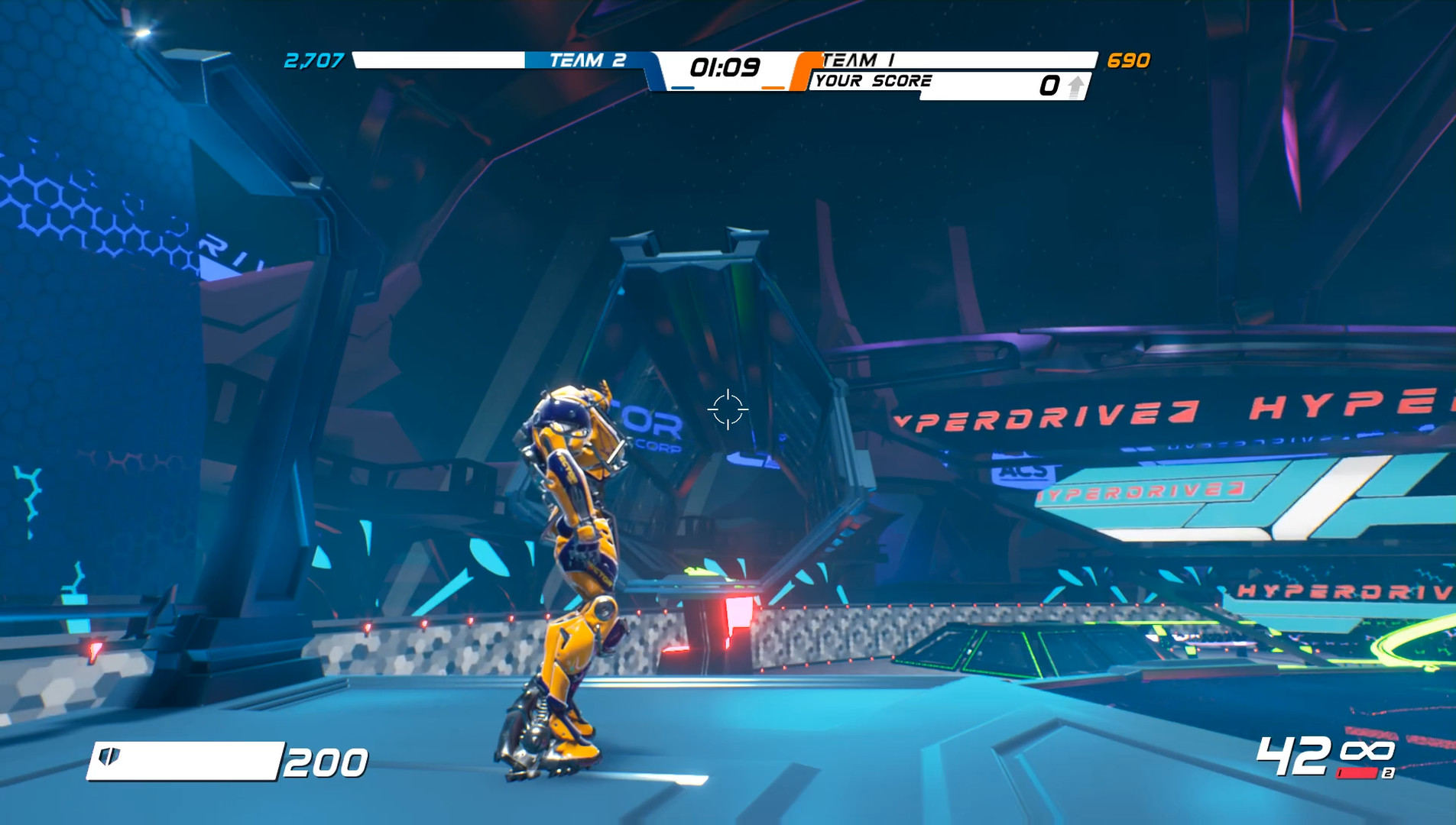Click the 2,707 blue team score
This screenshot has width=1456, height=825.
tap(313, 62)
